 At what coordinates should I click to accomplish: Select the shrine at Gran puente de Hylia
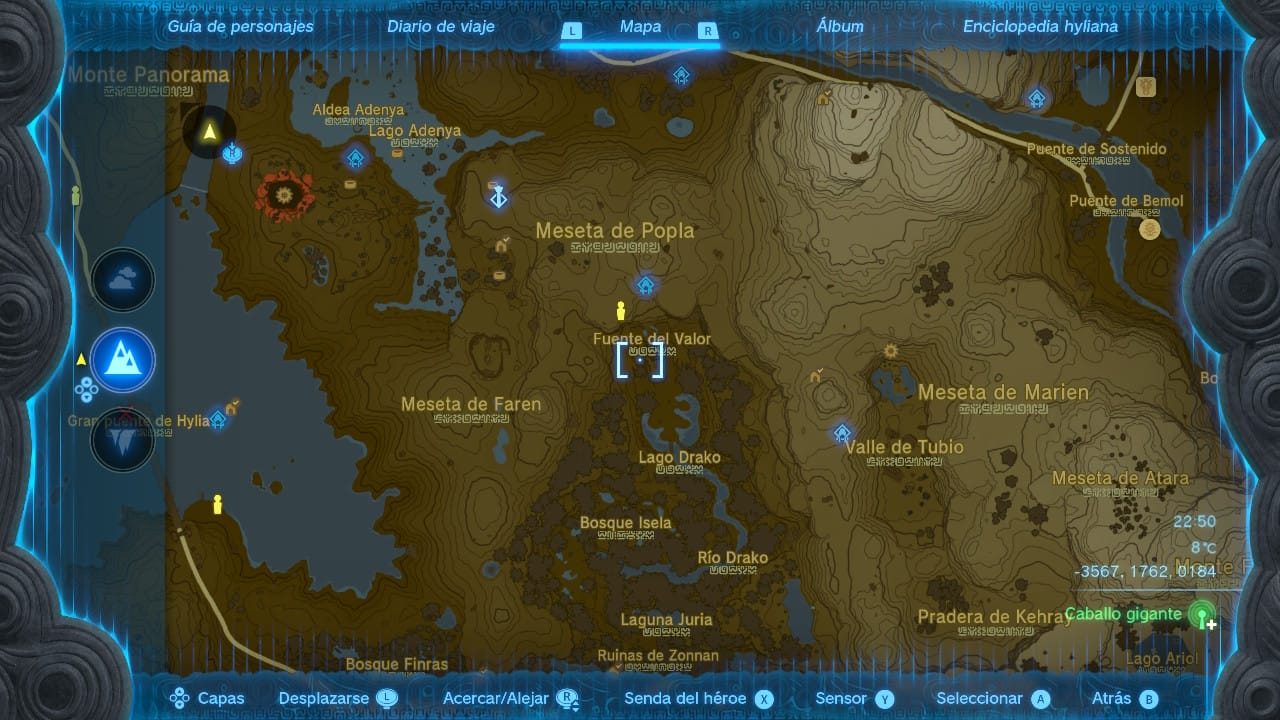pos(217,419)
